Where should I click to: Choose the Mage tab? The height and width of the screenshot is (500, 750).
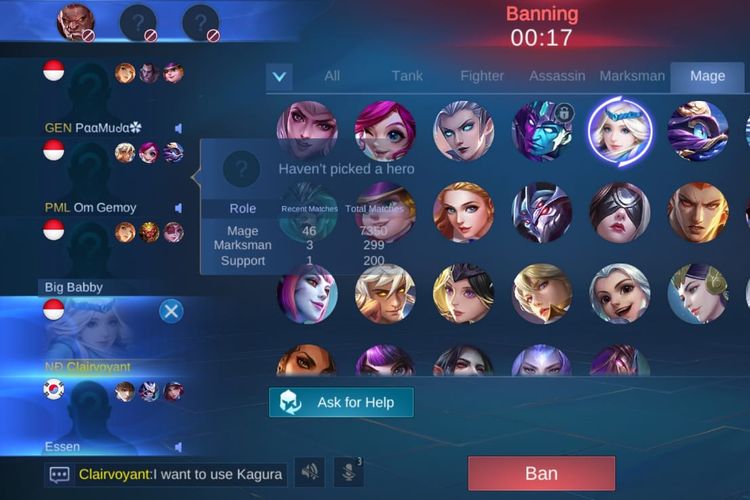(x=707, y=76)
